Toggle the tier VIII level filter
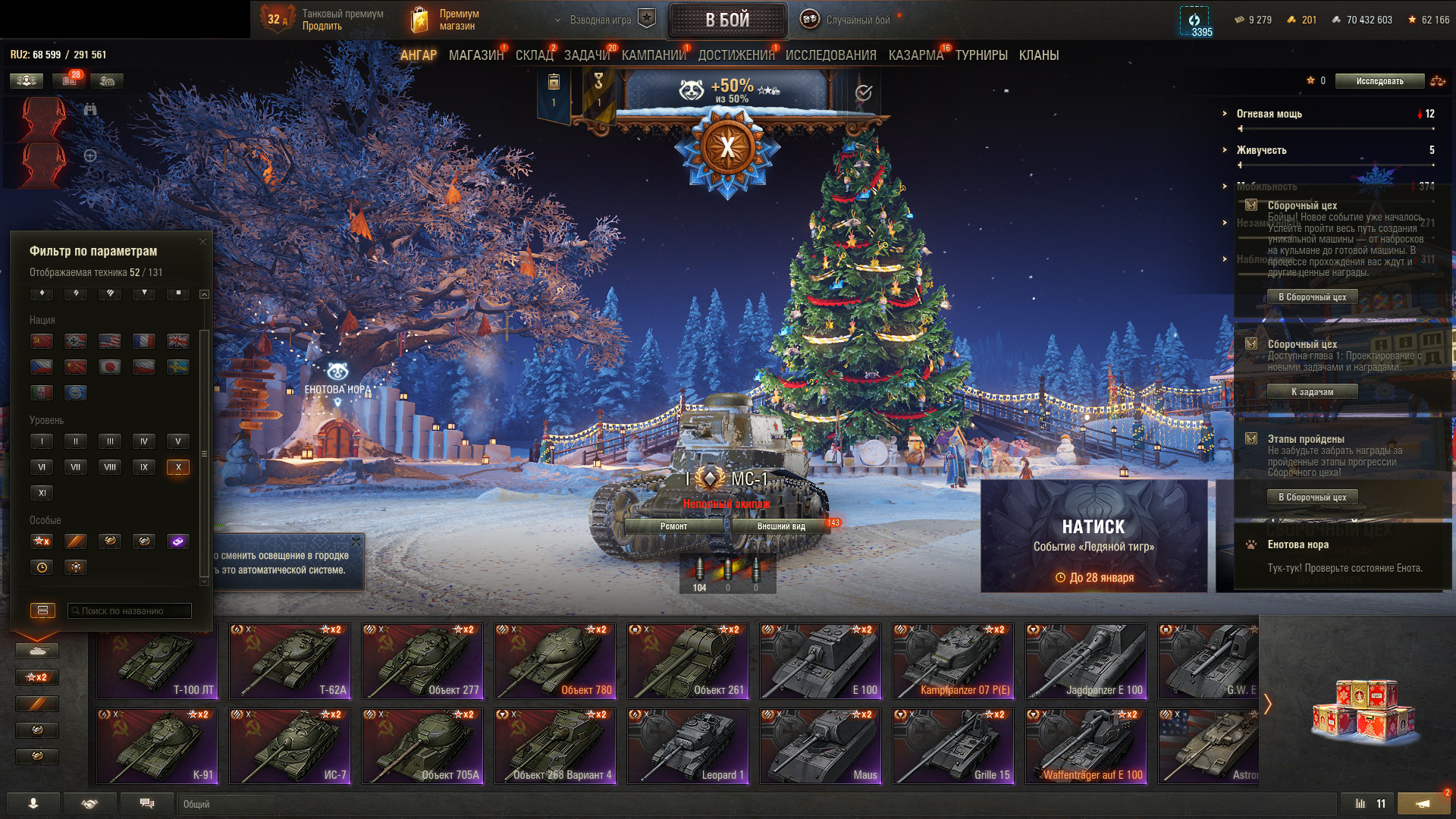The width and height of the screenshot is (1456, 819). [x=110, y=467]
